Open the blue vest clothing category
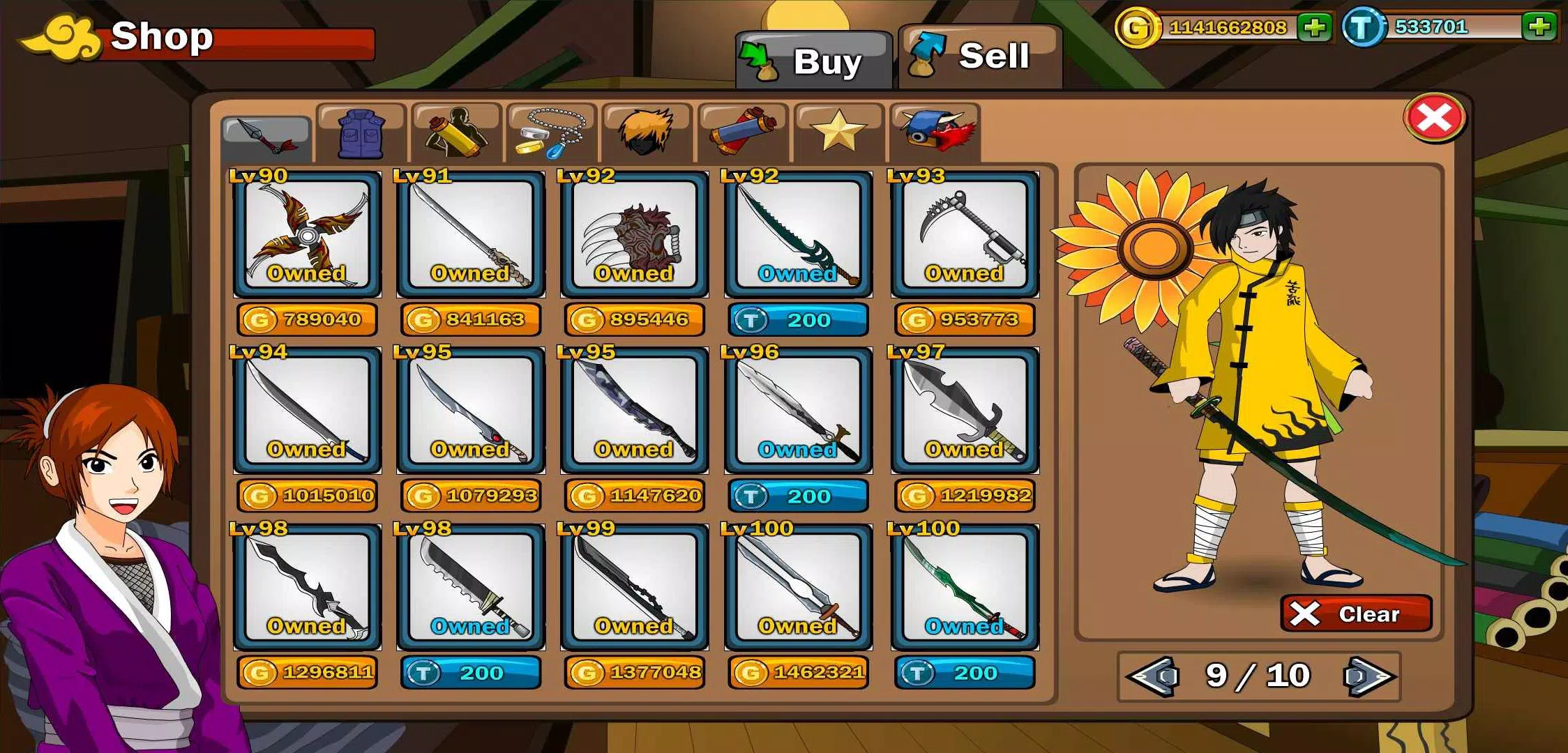 tap(361, 132)
